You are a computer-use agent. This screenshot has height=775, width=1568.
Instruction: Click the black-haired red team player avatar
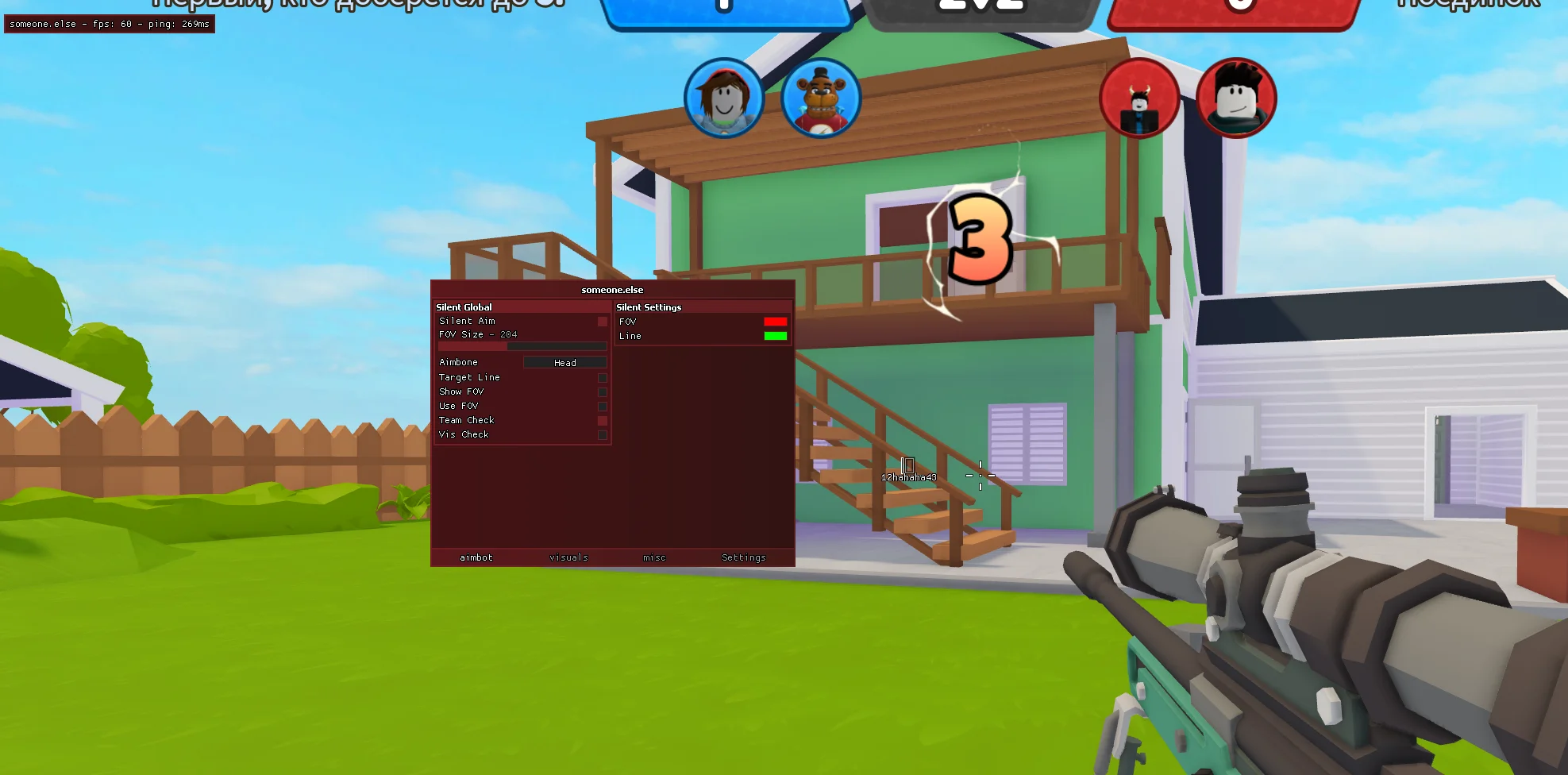[x=1236, y=98]
